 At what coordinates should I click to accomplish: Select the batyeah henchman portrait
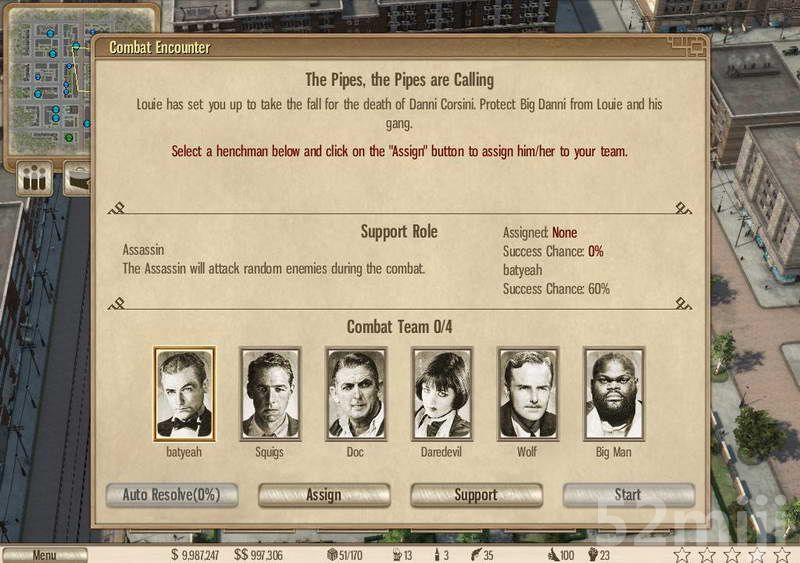(x=184, y=394)
